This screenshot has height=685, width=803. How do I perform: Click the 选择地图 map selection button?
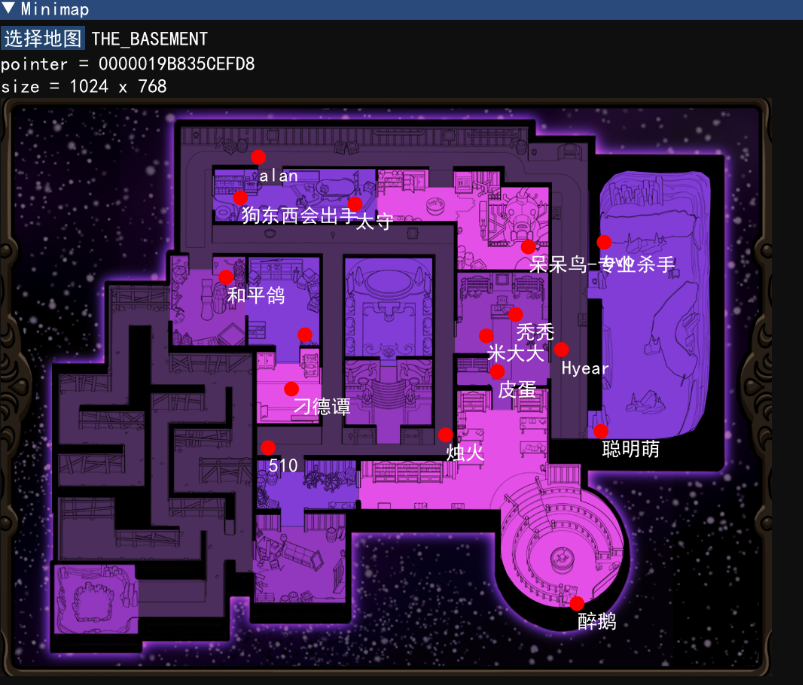(43, 39)
